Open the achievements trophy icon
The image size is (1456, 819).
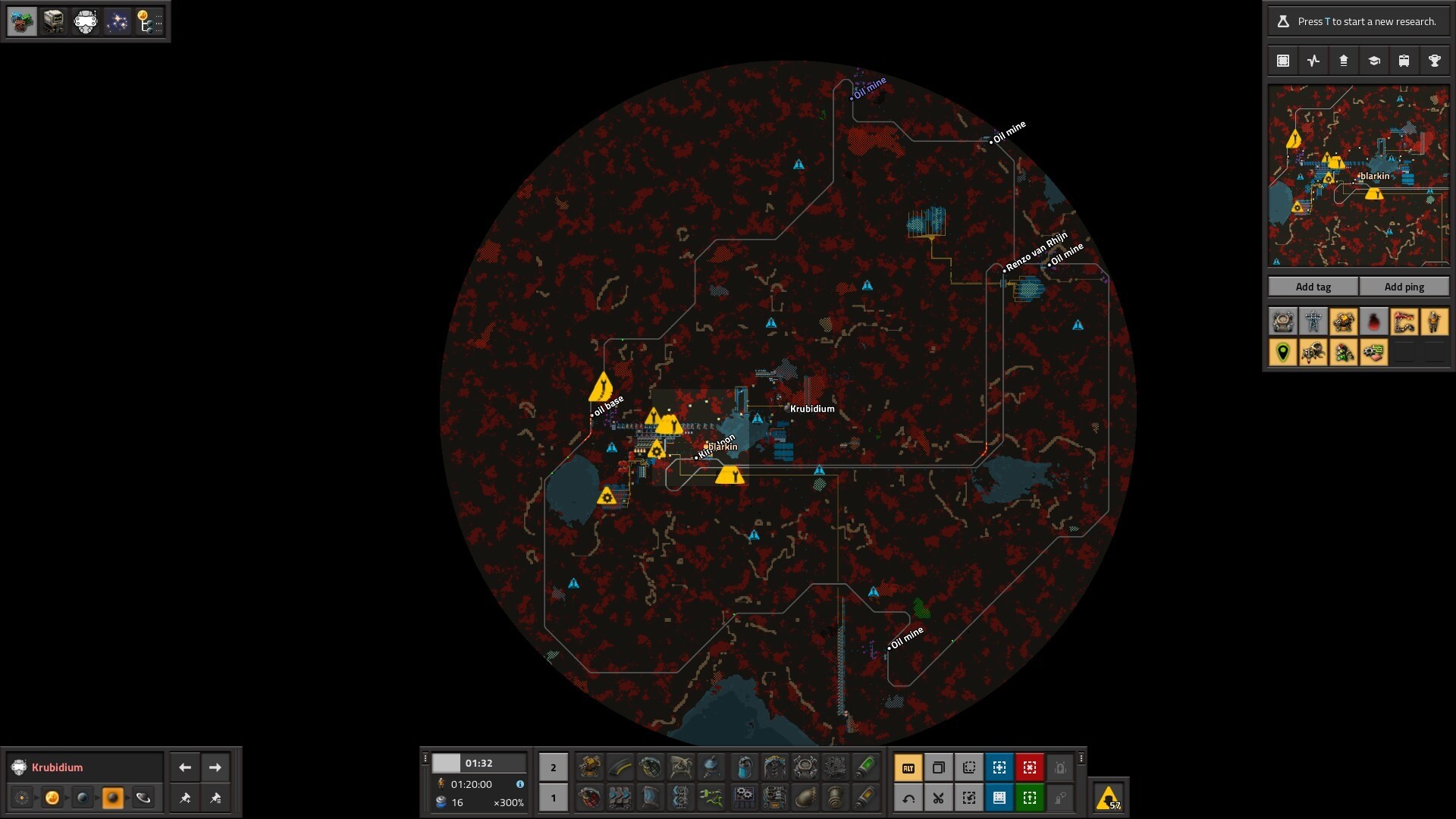1434,61
